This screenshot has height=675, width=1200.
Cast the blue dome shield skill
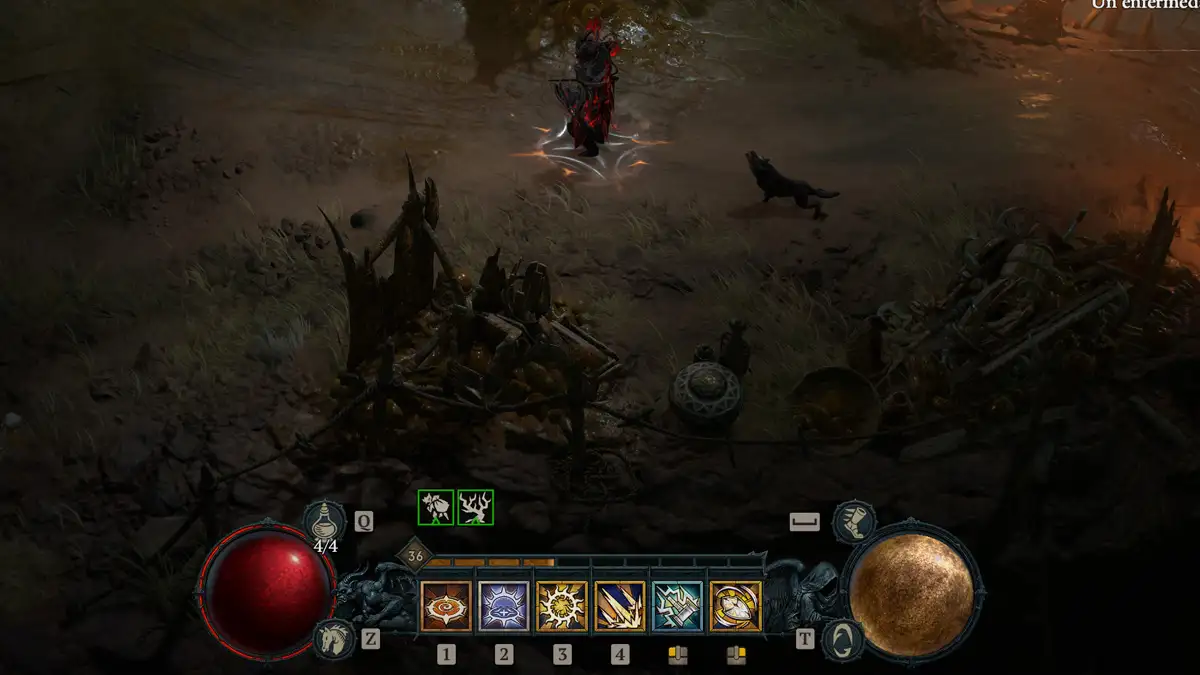point(504,607)
